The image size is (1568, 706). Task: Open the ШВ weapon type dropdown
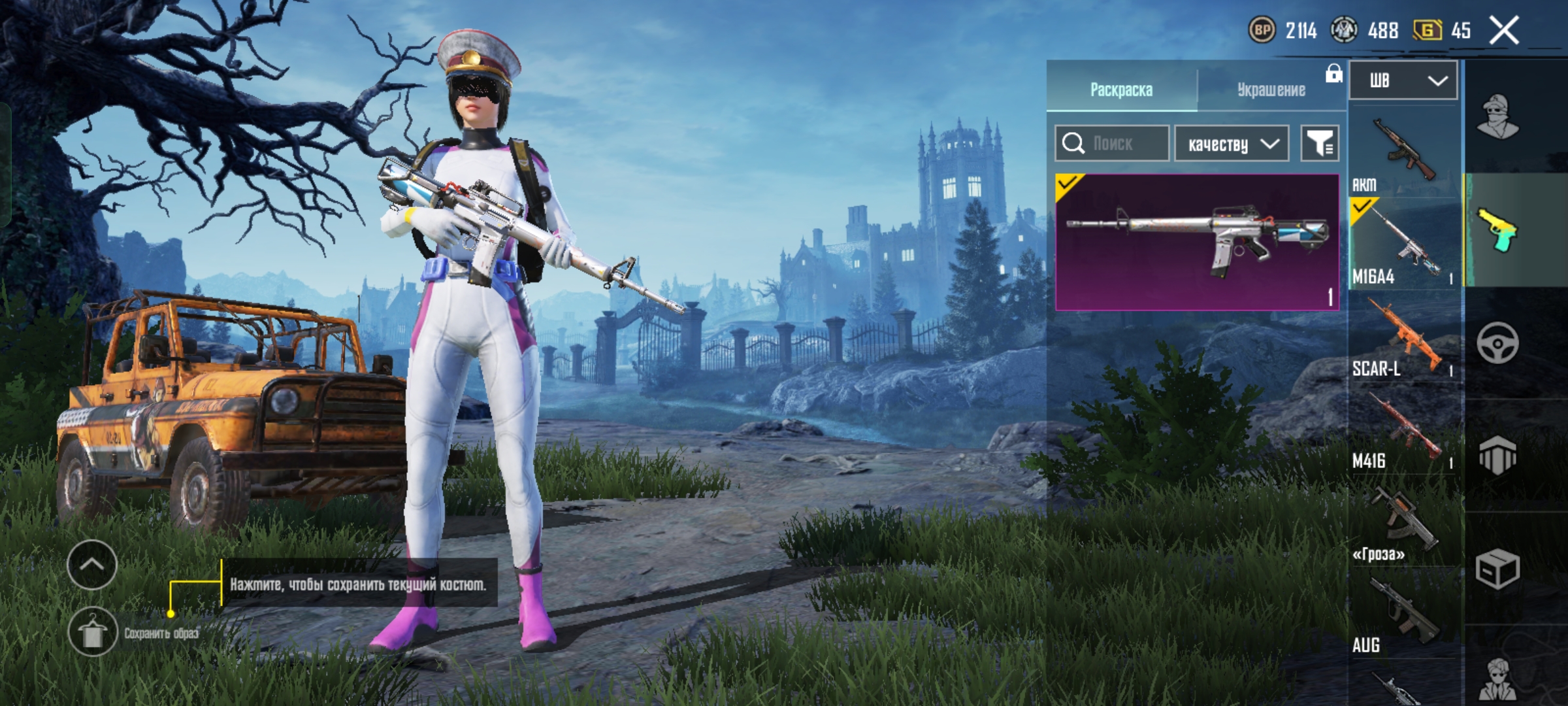tap(1403, 80)
